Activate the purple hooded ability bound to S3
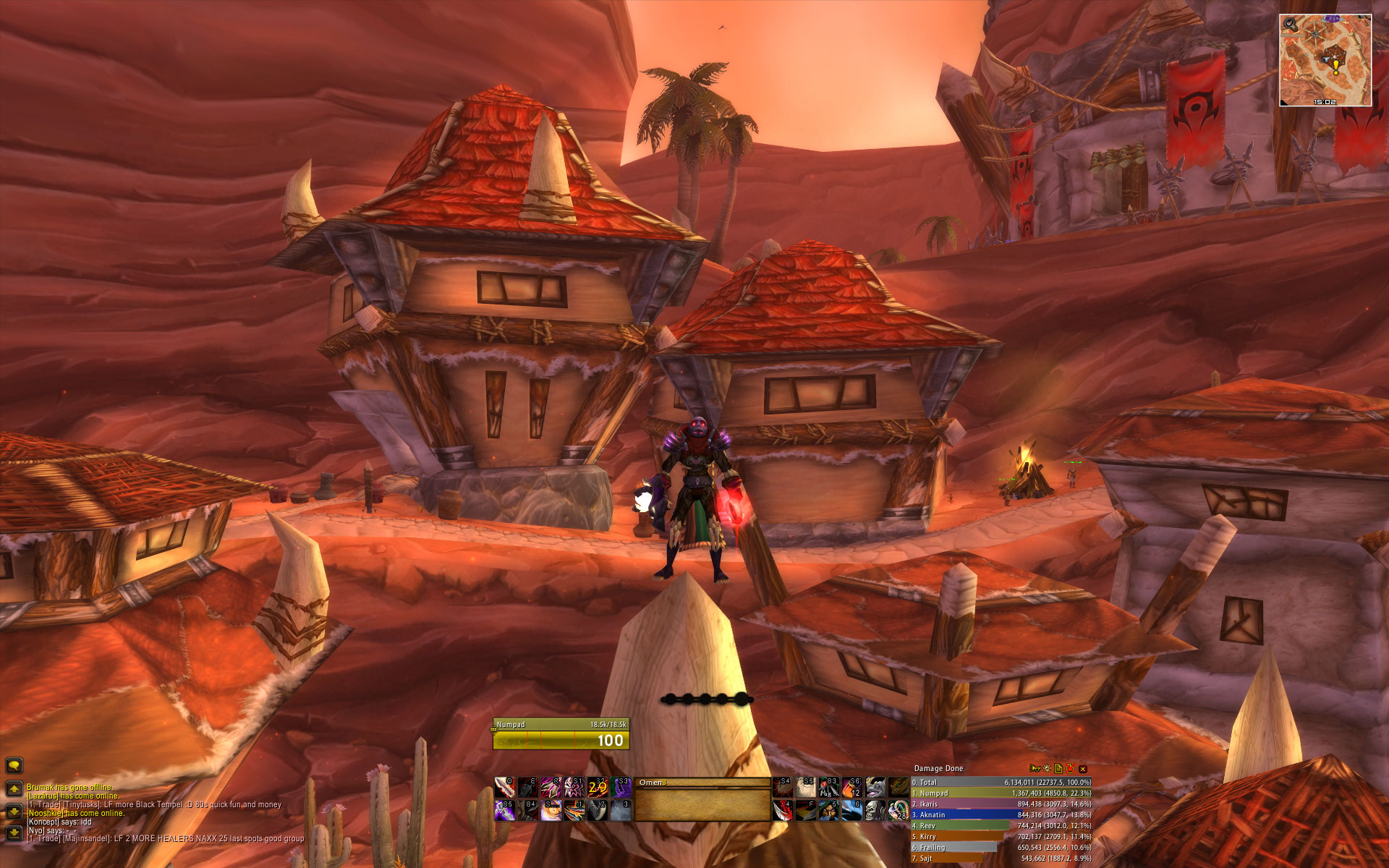The height and width of the screenshot is (868, 1389). (621, 787)
